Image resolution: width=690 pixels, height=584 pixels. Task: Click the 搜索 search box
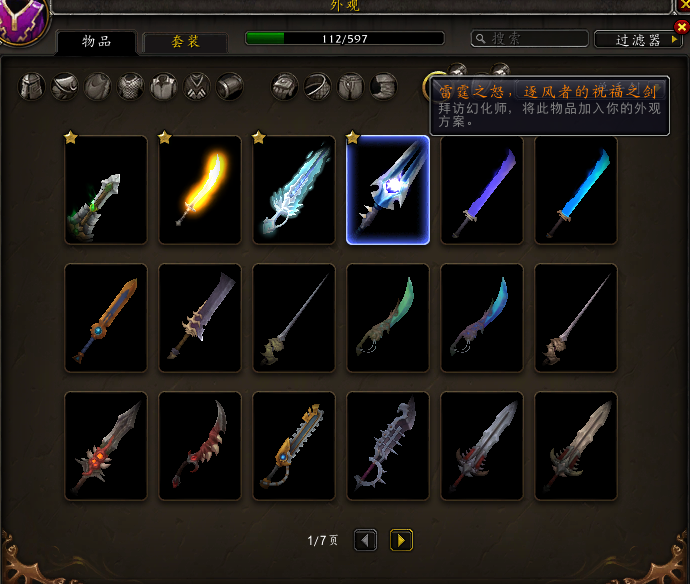coord(530,39)
